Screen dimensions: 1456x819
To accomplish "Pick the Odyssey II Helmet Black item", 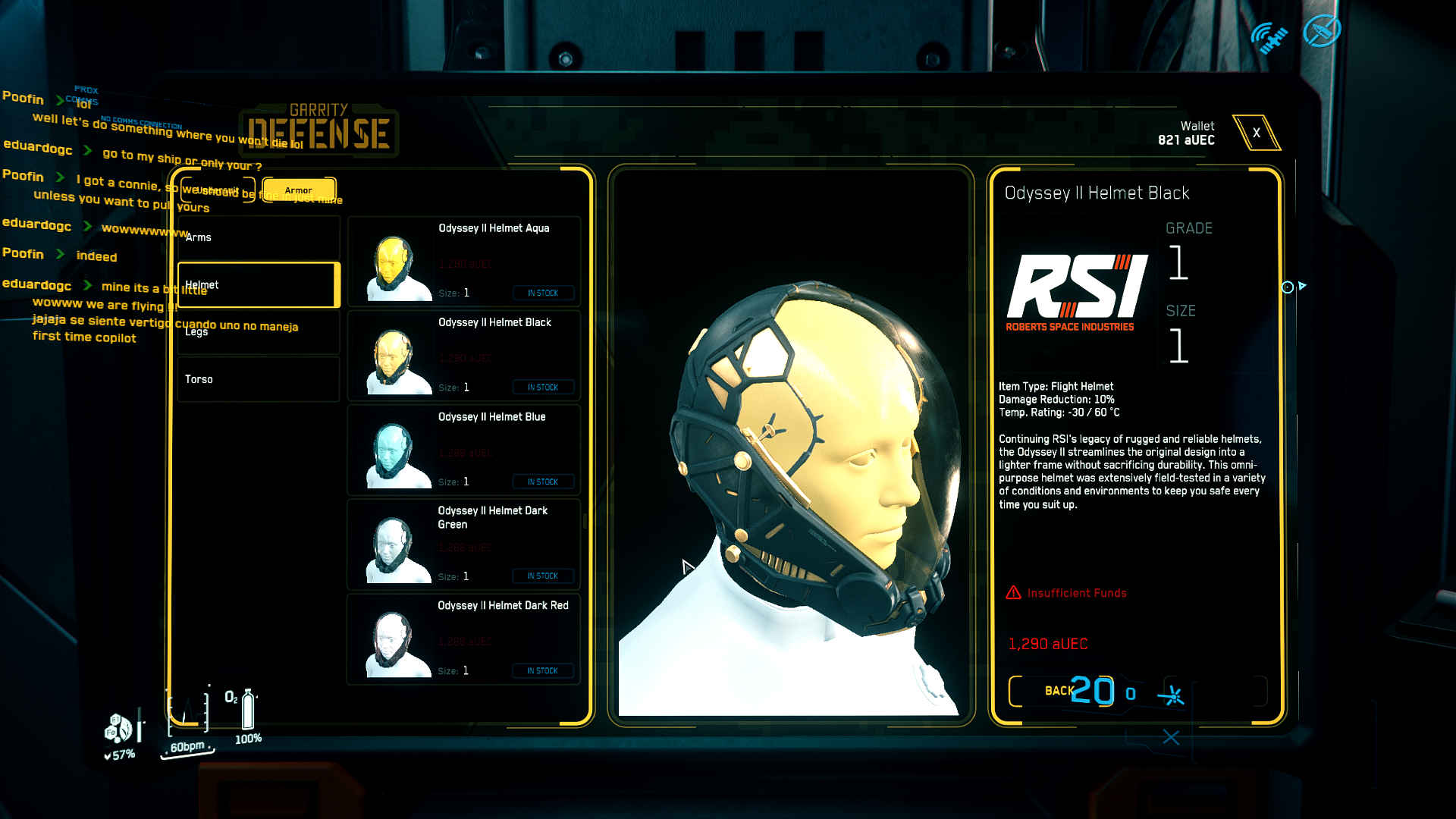I will [463, 356].
